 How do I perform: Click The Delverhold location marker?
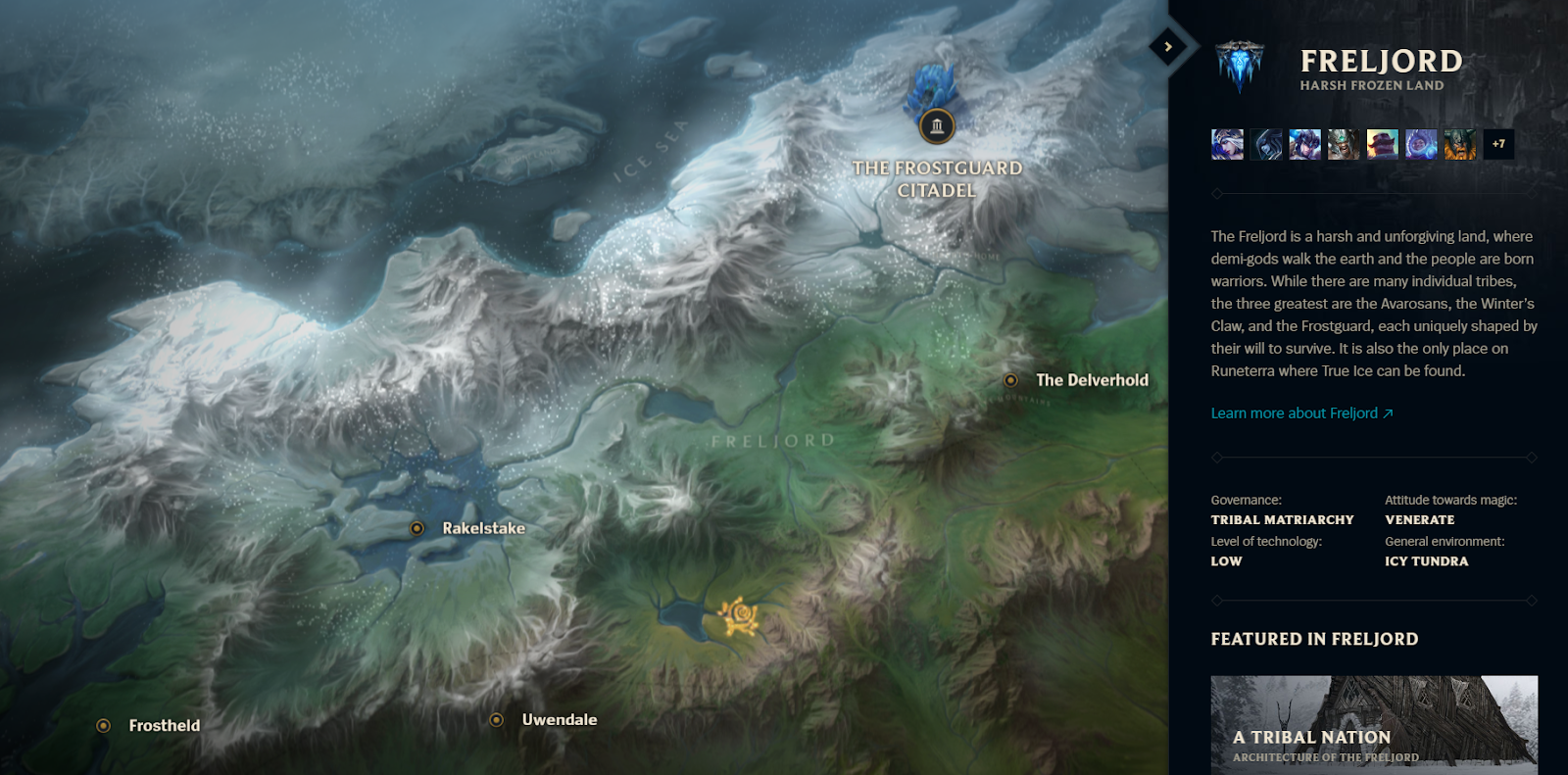[1012, 380]
